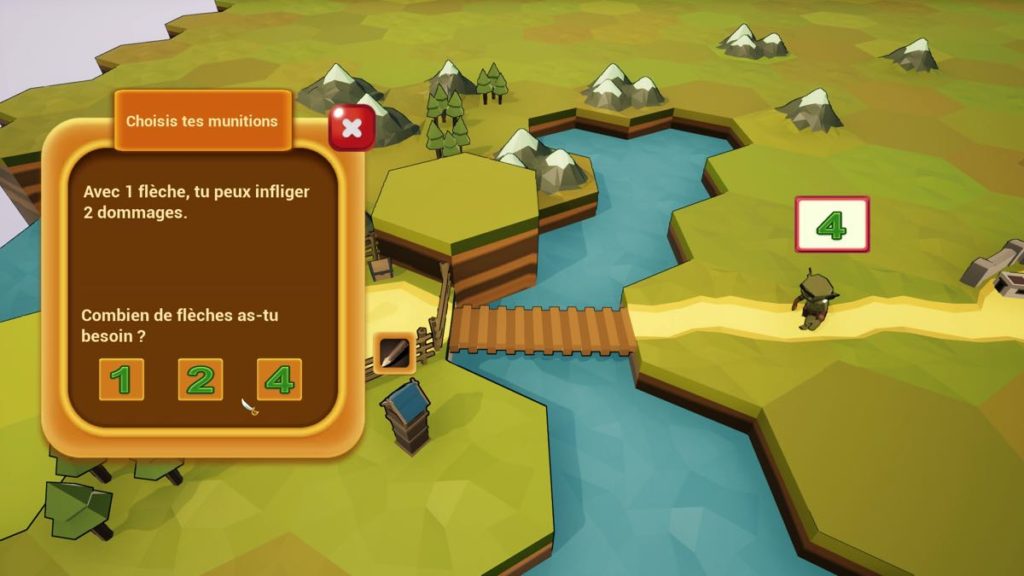The image size is (1024, 576).
Task: Select answer 2 for the arrows
Action: tap(200, 380)
